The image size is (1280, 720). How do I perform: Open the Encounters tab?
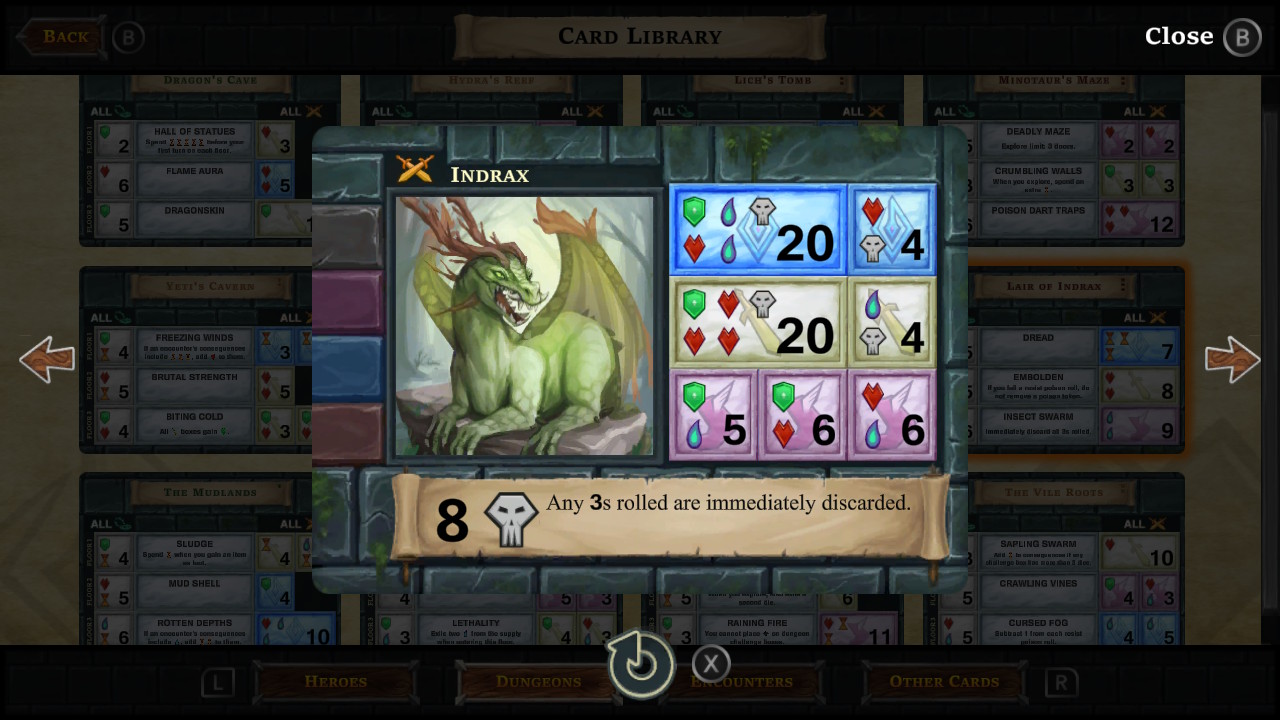click(x=741, y=681)
